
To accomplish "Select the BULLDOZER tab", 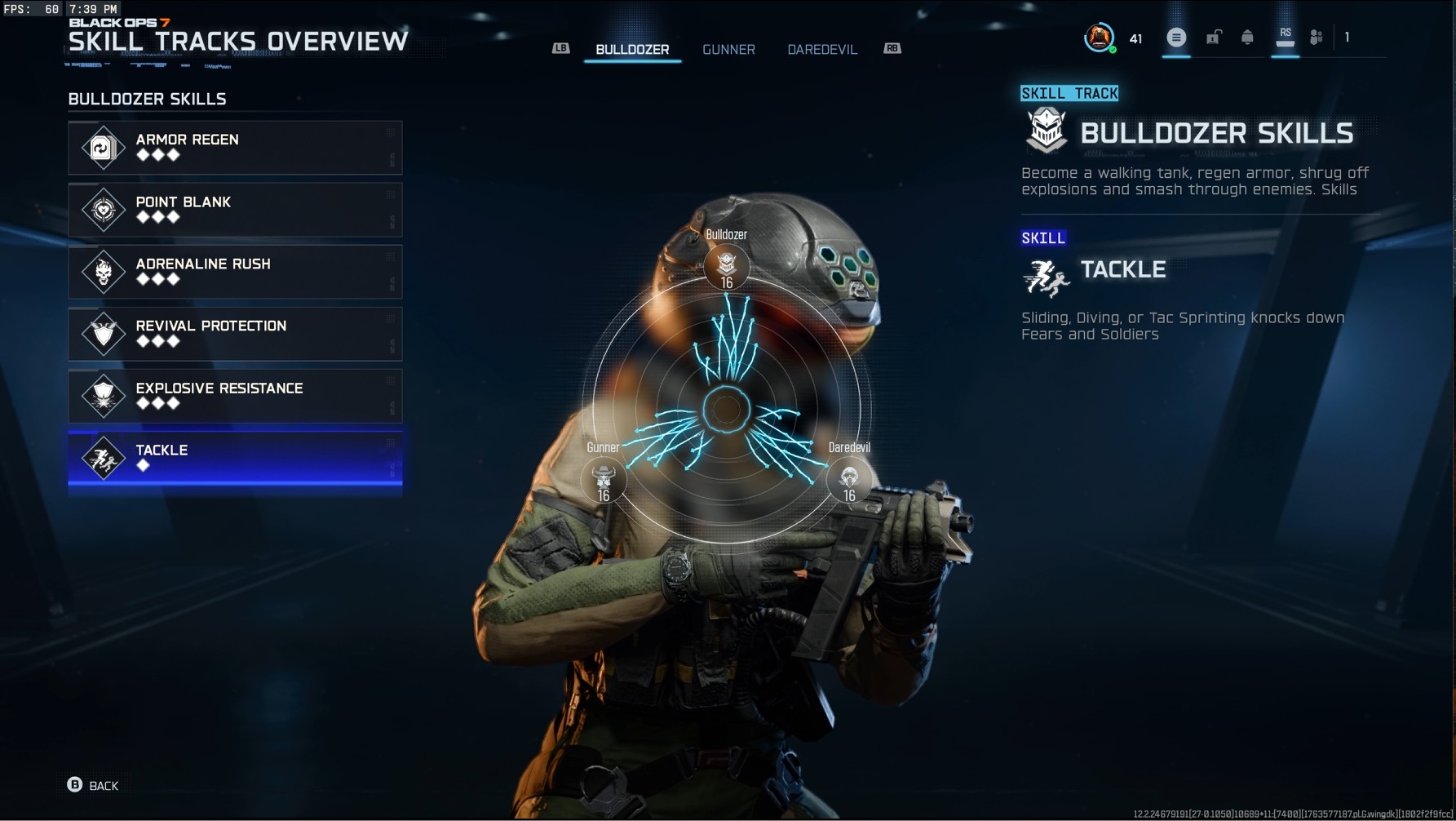I will [632, 49].
